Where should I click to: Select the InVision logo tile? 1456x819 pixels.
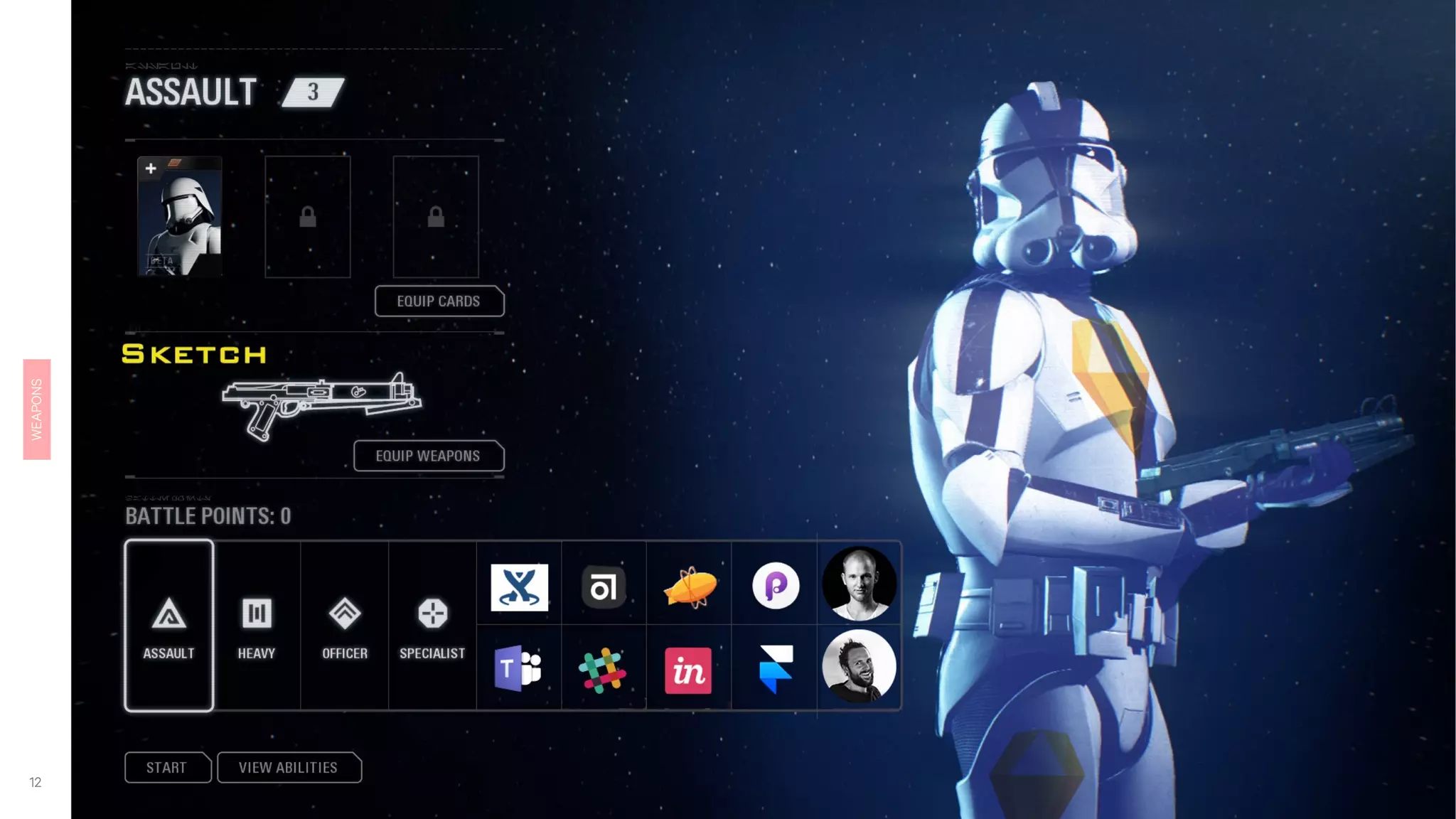pyautogui.click(x=688, y=670)
